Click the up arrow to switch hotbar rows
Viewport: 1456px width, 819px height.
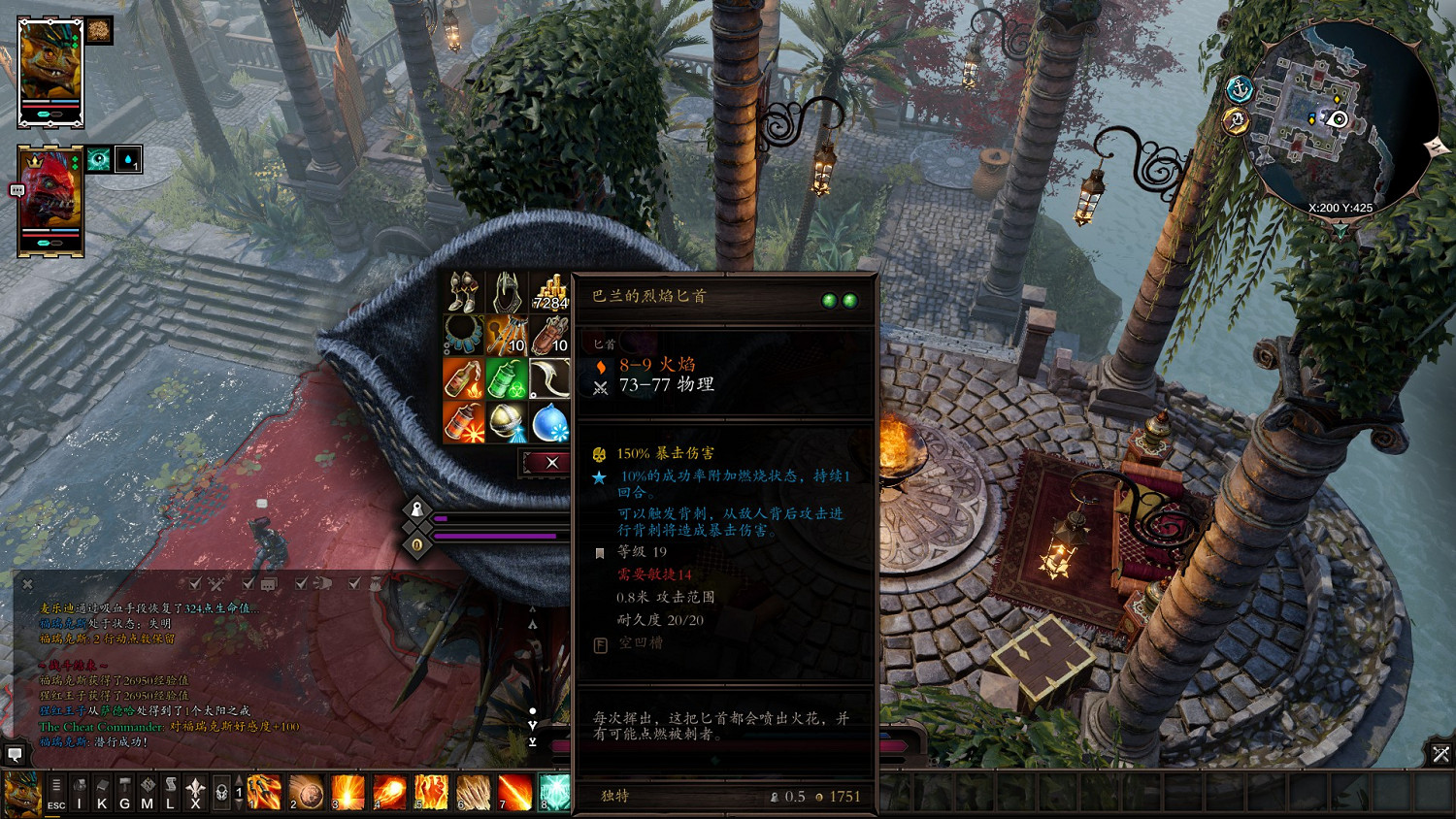(x=239, y=778)
